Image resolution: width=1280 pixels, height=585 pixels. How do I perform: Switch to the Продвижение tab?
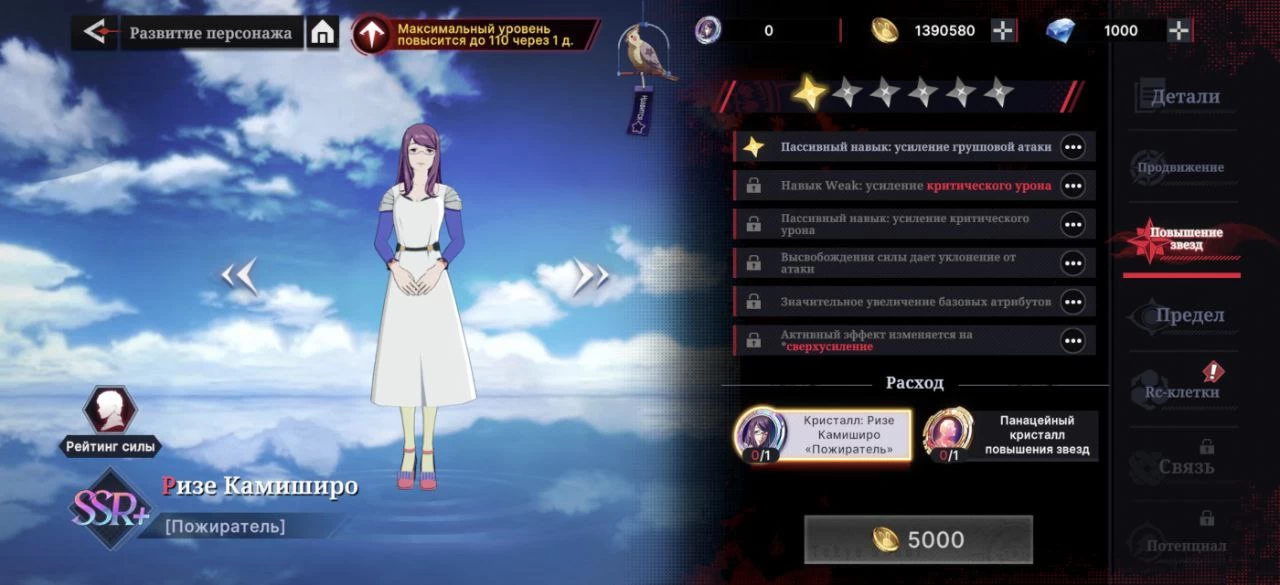pyautogui.click(x=1180, y=167)
